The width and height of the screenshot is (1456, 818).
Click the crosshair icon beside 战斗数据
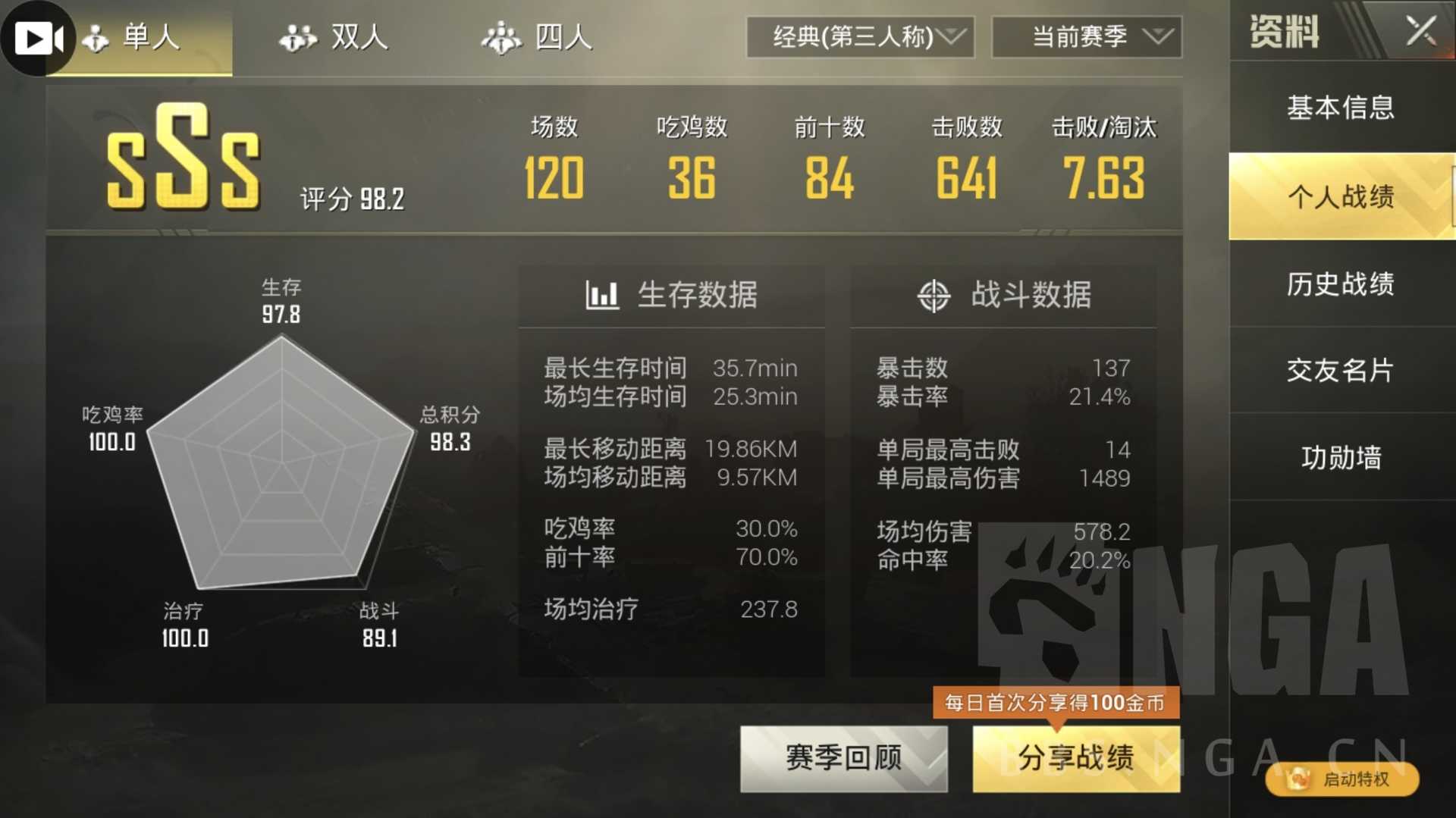[935, 296]
